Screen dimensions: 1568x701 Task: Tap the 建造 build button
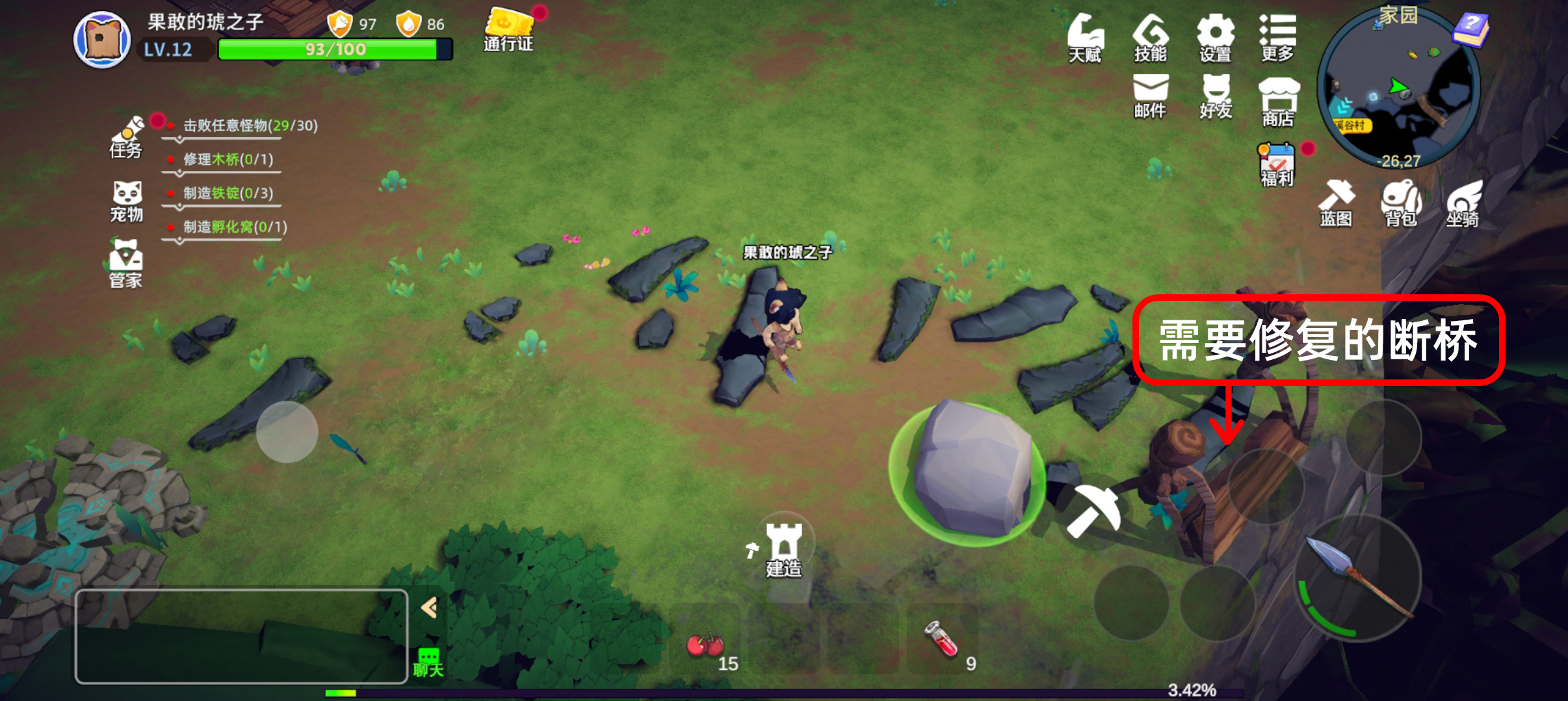(783, 550)
